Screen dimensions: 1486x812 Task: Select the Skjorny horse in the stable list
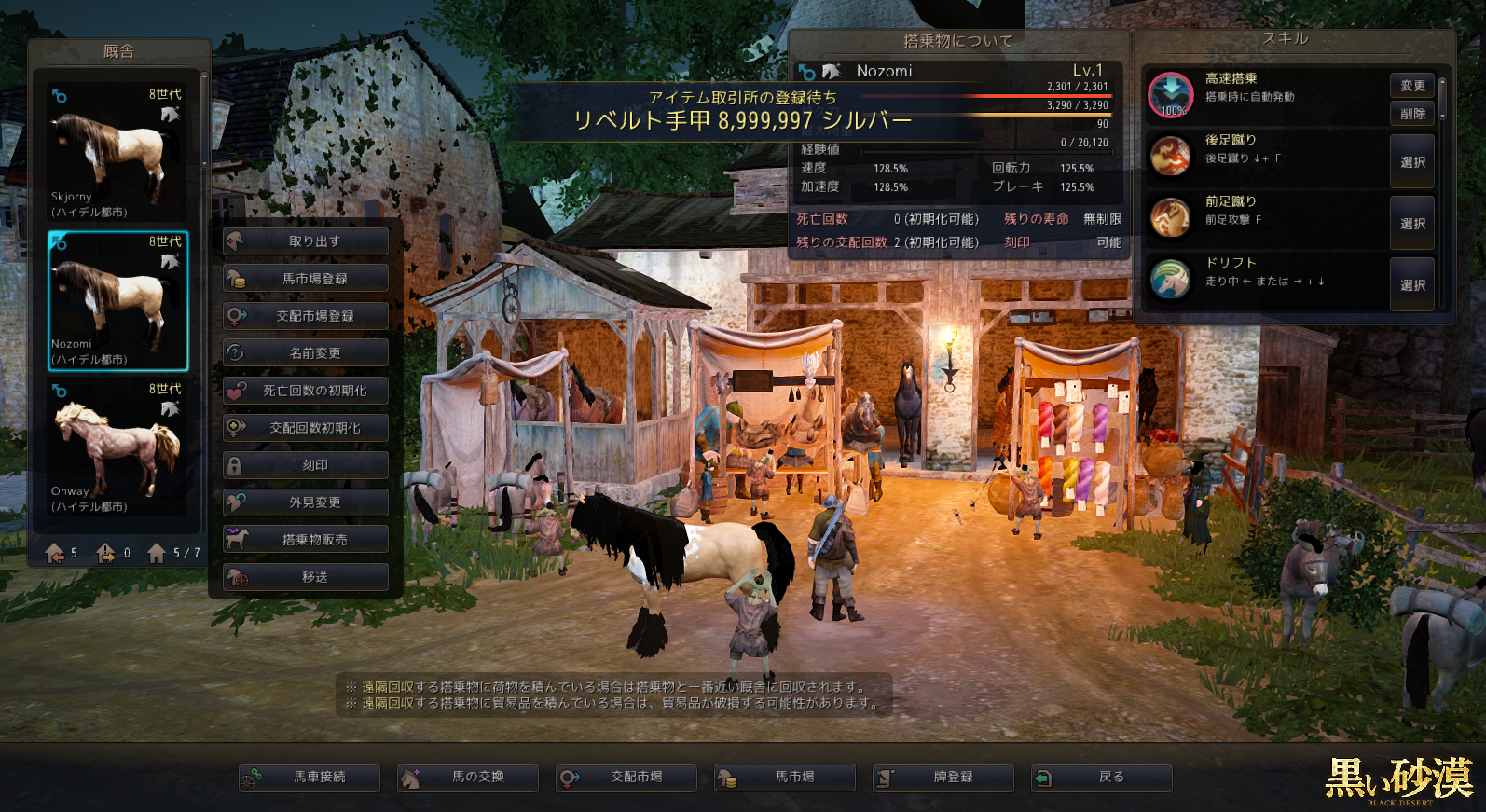click(117, 153)
